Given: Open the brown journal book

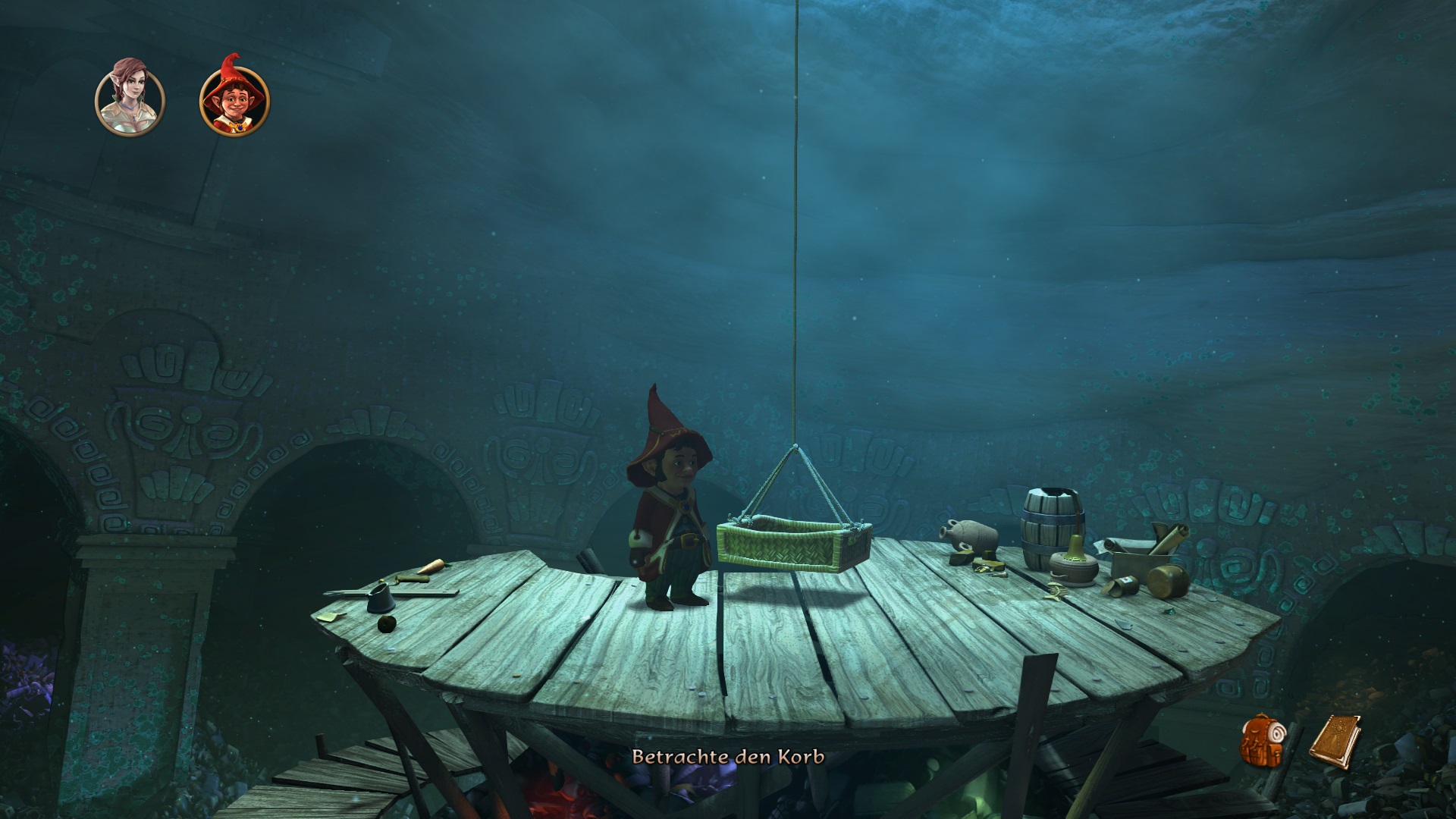Looking at the screenshot, I should click(1334, 739).
